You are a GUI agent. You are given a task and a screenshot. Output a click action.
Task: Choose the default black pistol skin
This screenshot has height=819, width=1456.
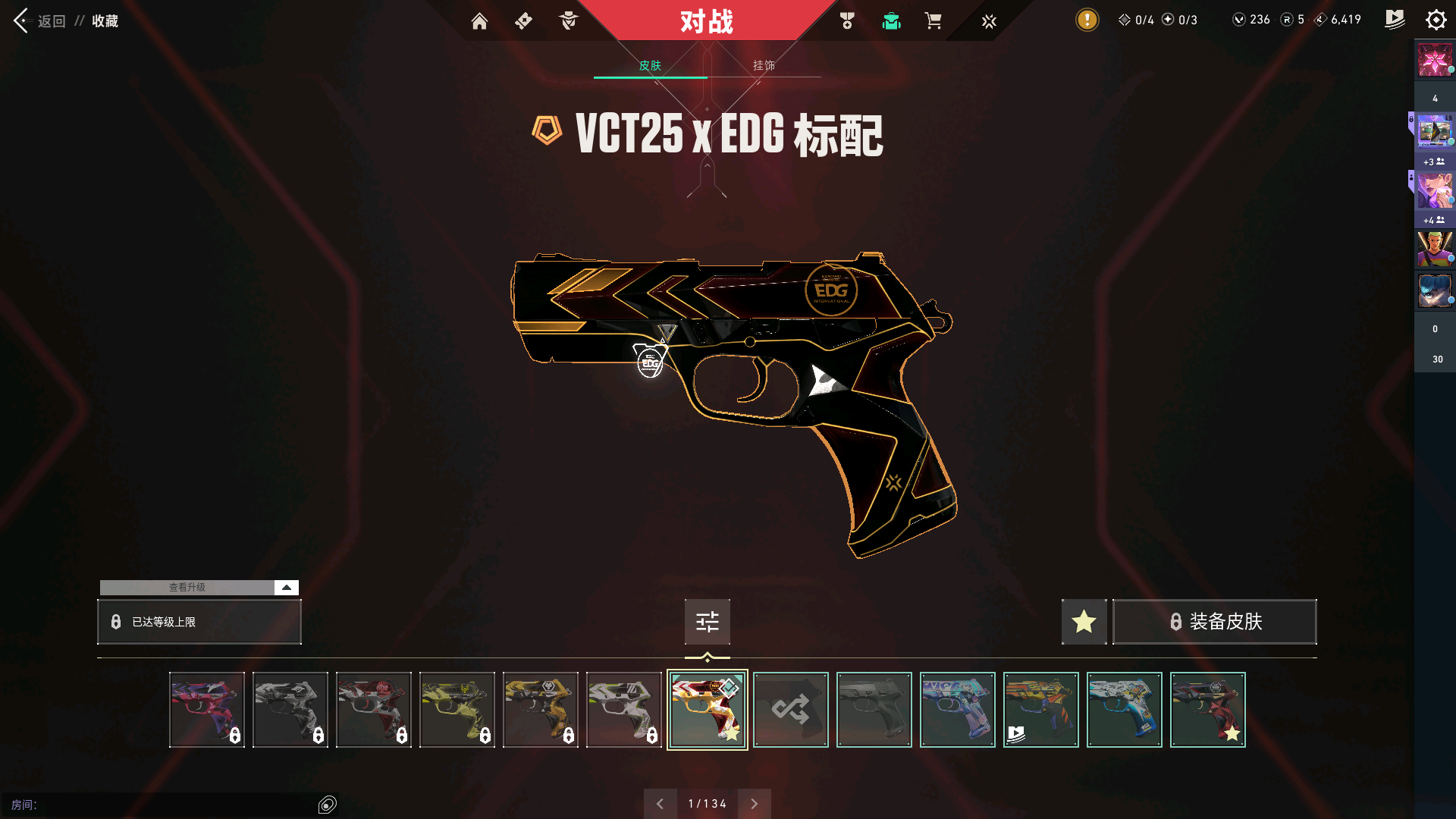point(874,710)
